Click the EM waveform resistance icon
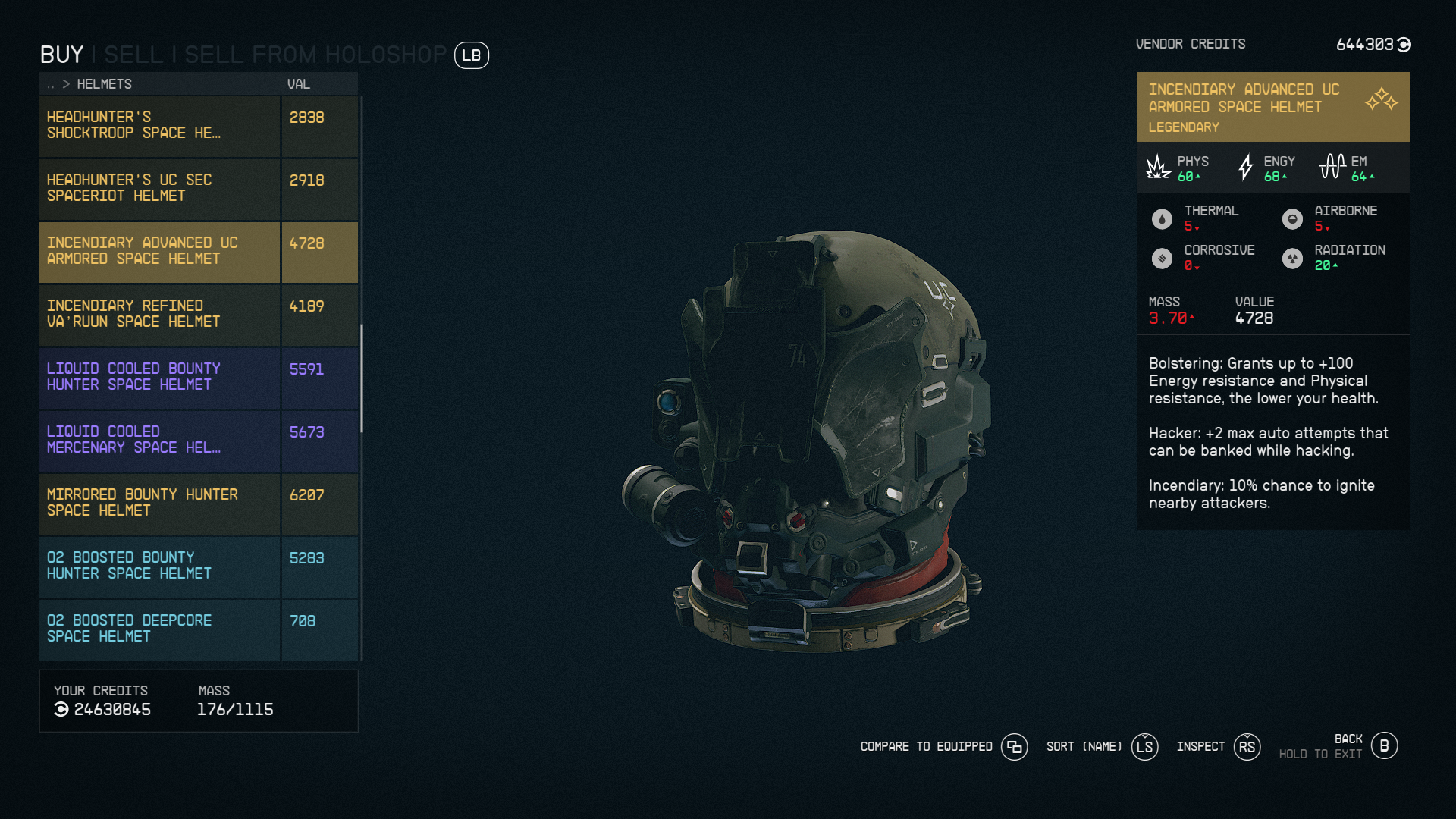 tap(1332, 165)
